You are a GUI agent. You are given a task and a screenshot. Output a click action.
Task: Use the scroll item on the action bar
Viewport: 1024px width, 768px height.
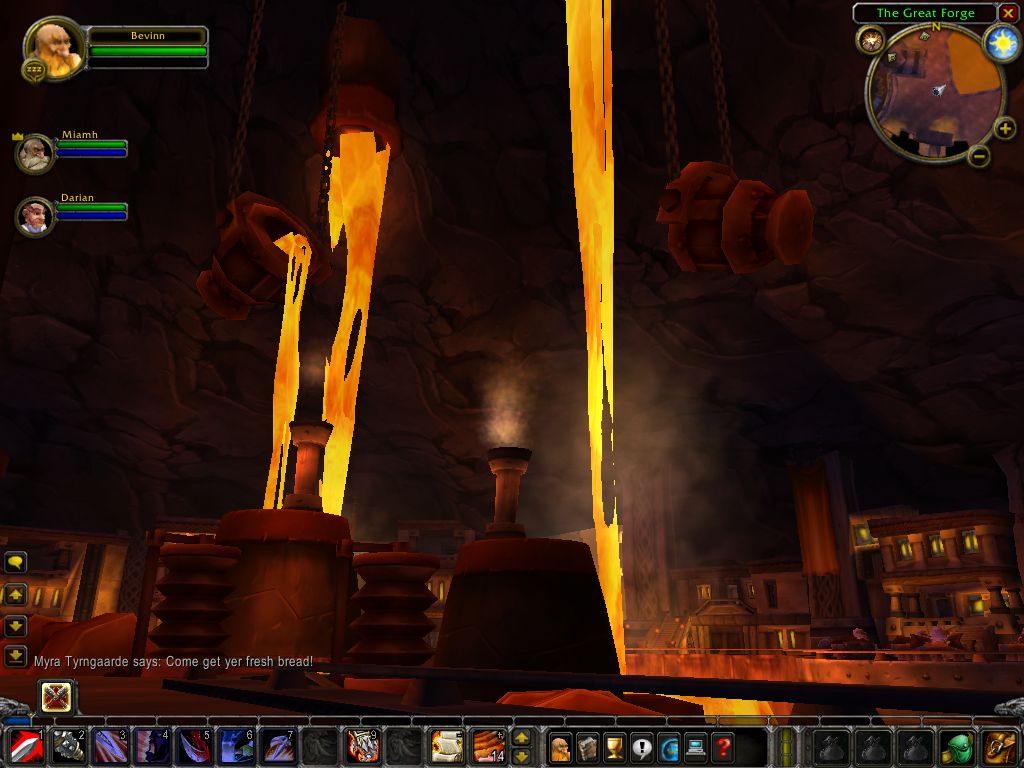[446, 746]
